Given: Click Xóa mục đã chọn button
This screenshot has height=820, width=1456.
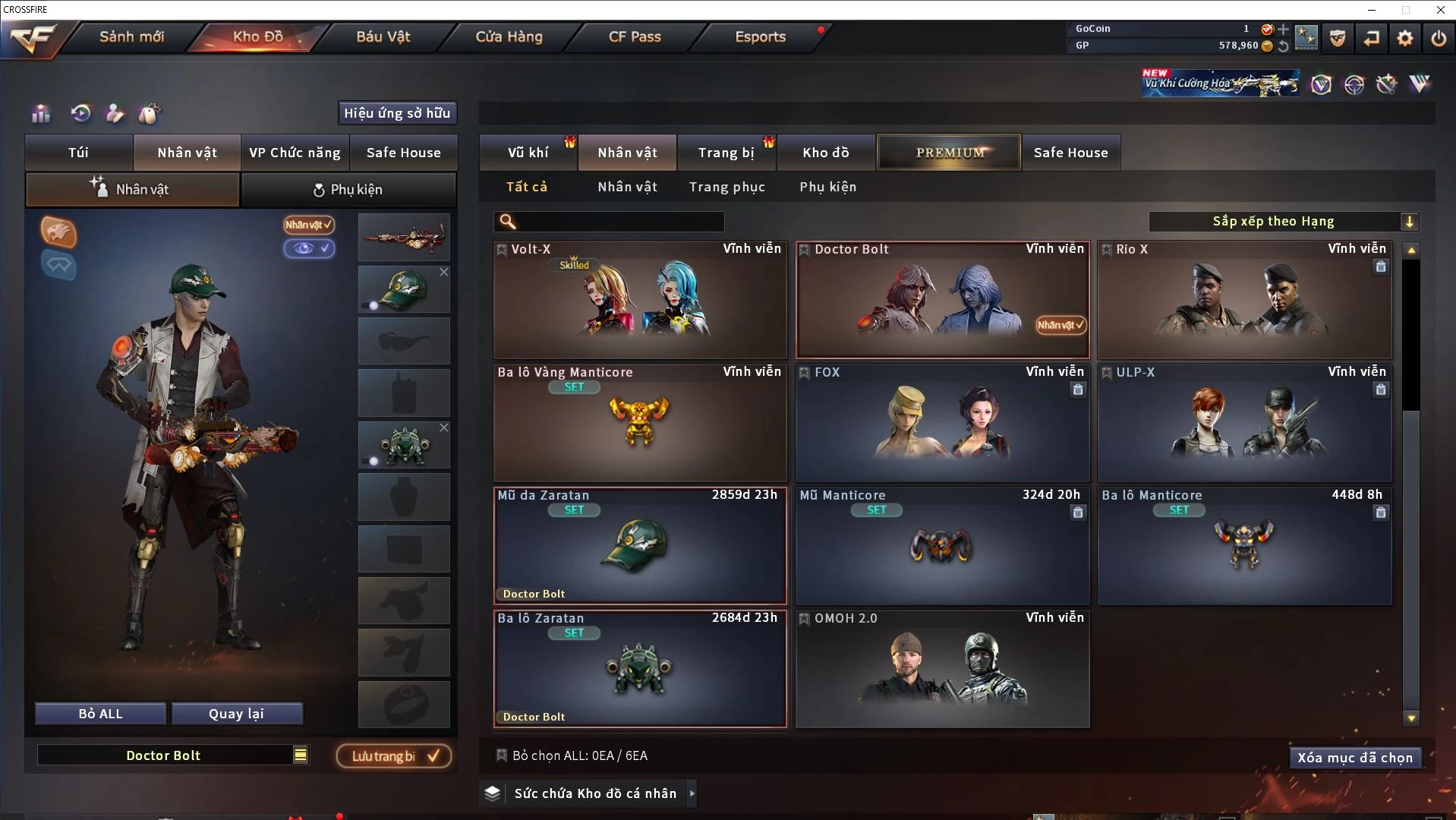Looking at the screenshot, I should [x=1355, y=758].
